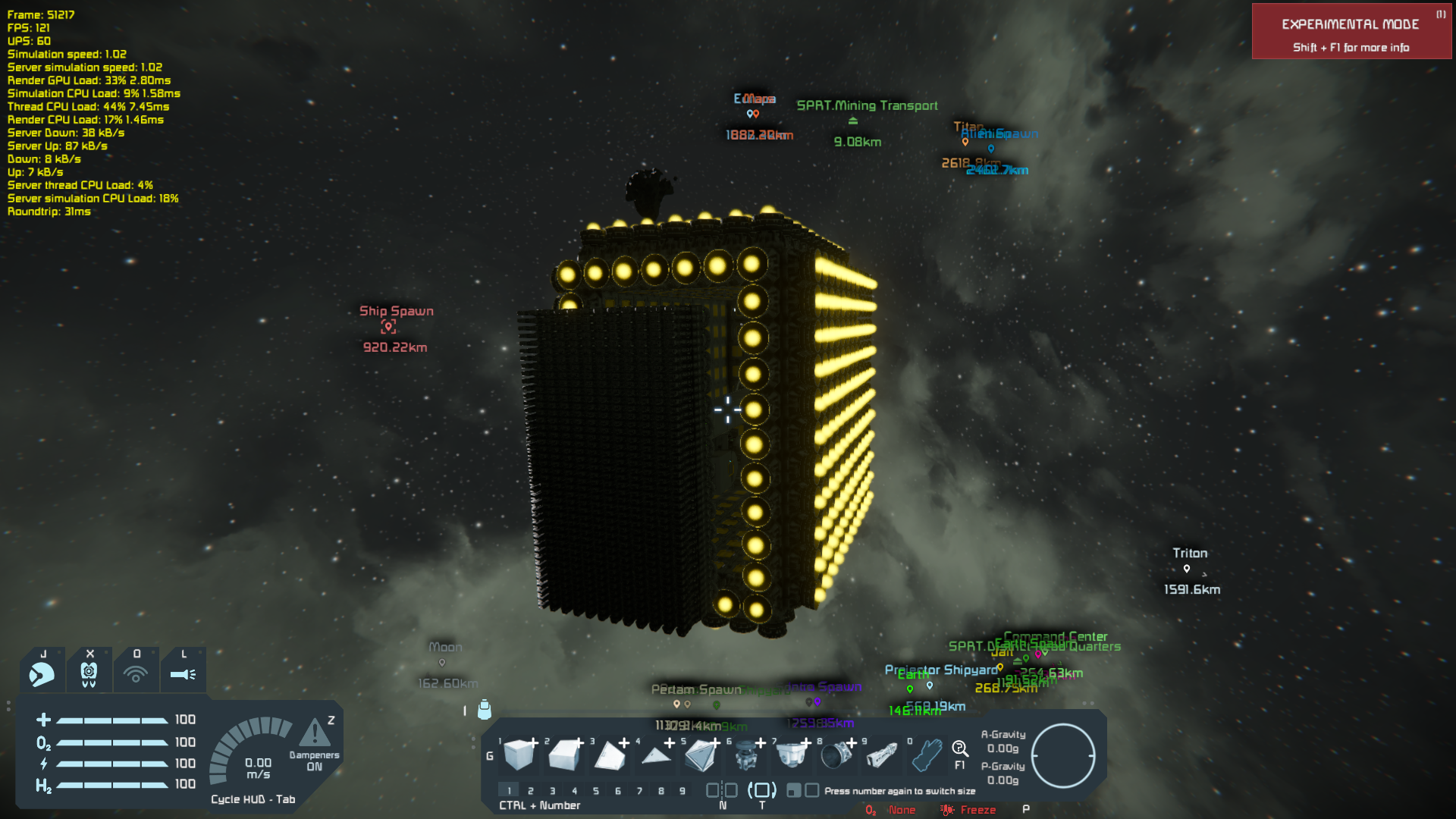This screenshot has height=819, width=1456.
Task: Equip the hand tool in slot 9
Action: [x=881, y=755]
